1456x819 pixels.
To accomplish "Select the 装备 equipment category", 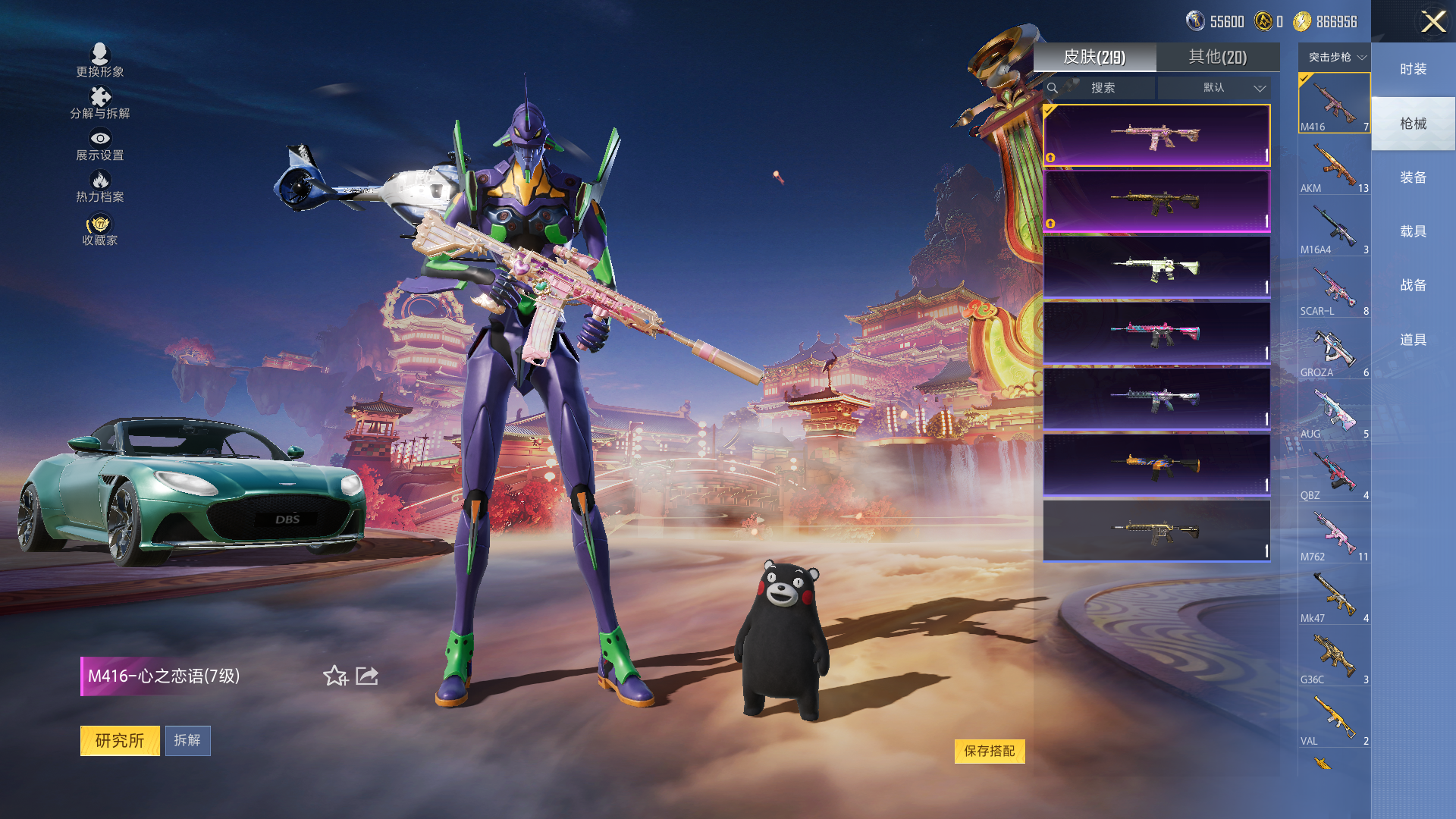I will pos(1413,177).
